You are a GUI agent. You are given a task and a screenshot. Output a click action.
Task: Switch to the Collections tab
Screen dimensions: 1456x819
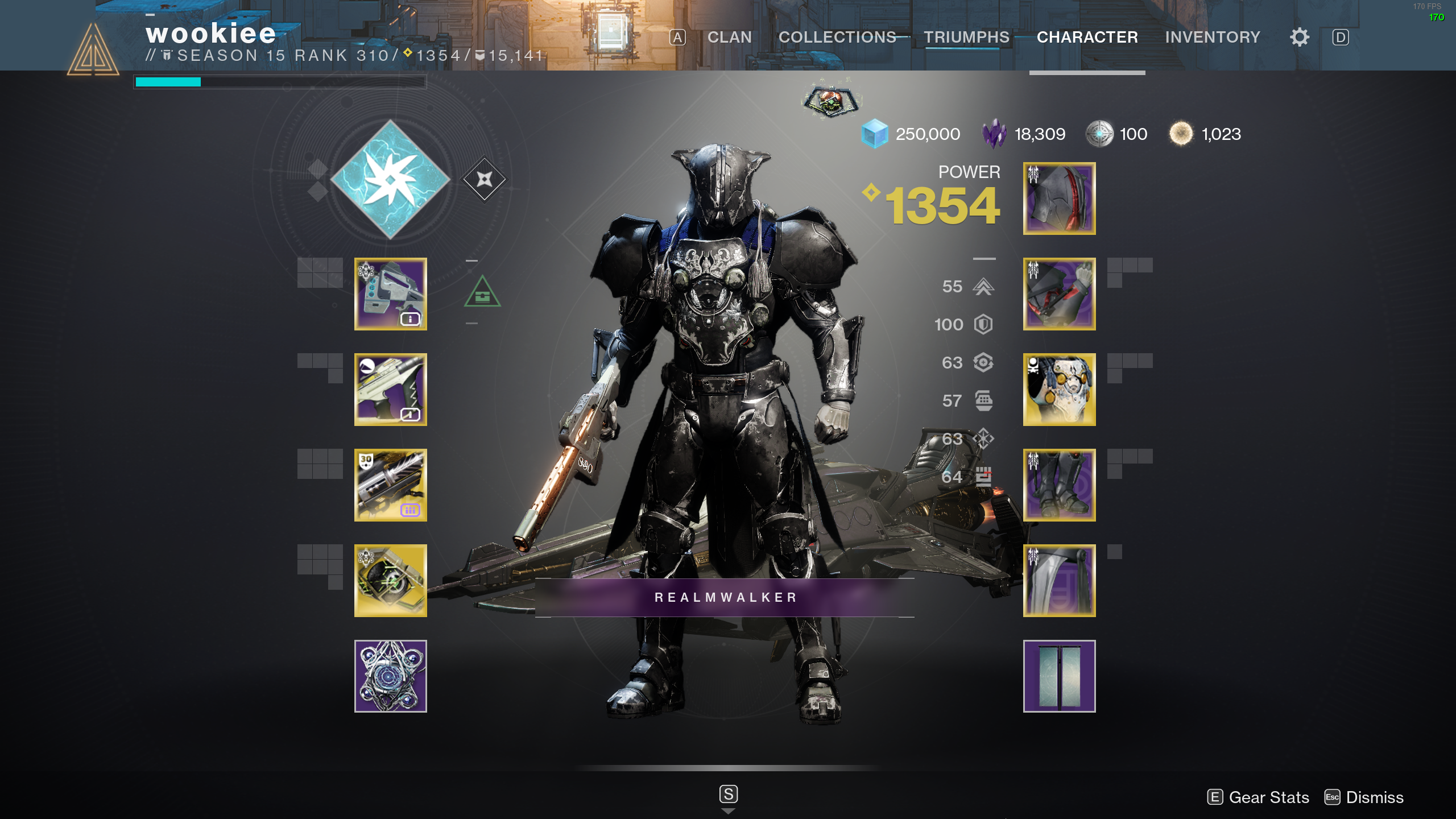click(x=837, y=38)
